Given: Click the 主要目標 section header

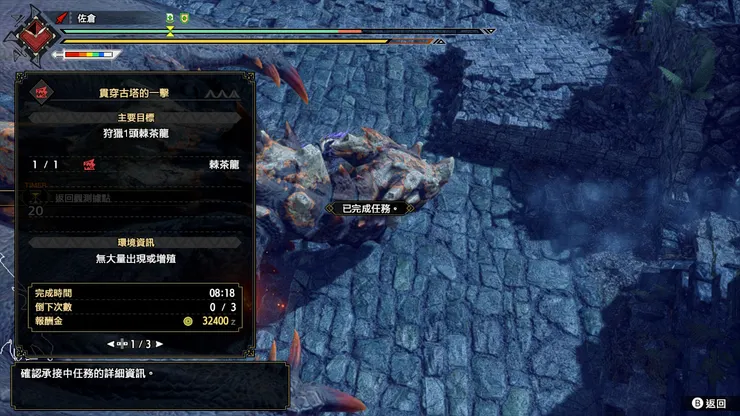Looking at the screenshot, I should pos(134,116).
